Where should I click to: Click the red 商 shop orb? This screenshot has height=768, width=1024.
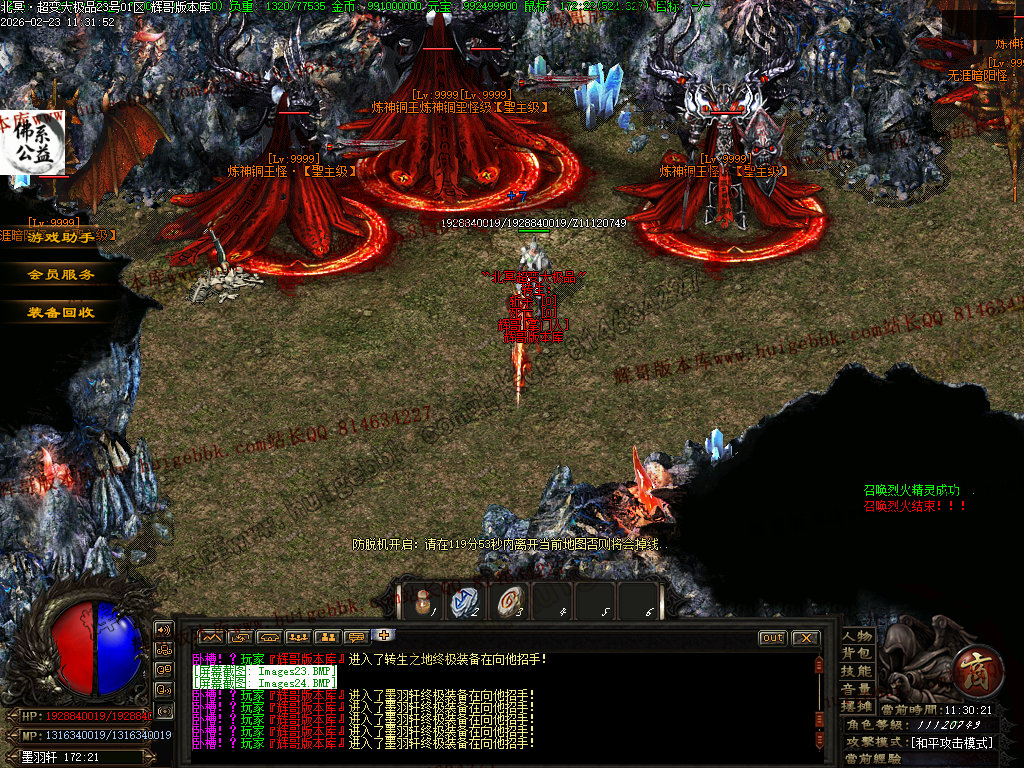pos(970,664)
